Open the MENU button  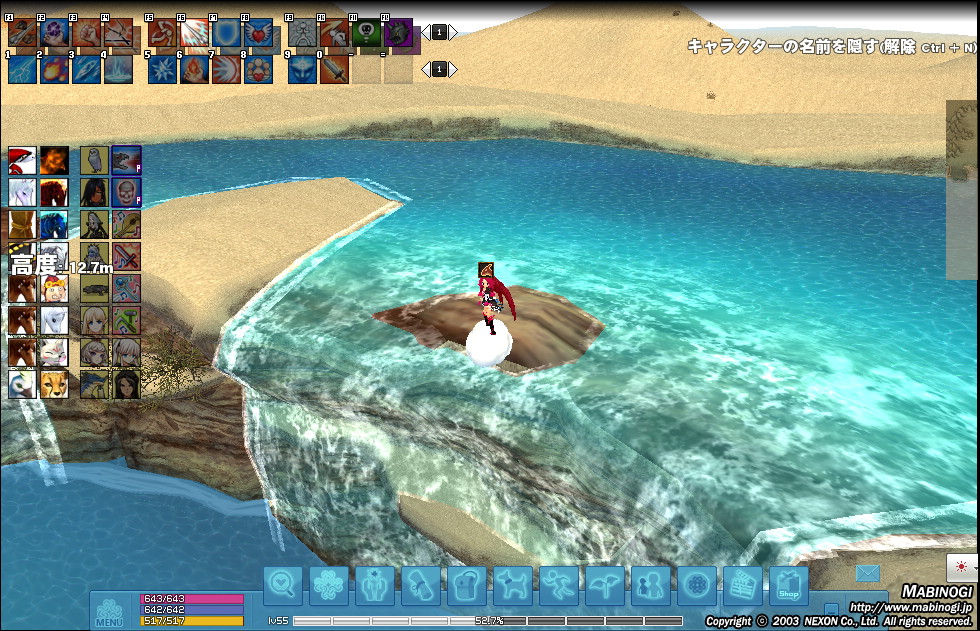pos(109,612)
